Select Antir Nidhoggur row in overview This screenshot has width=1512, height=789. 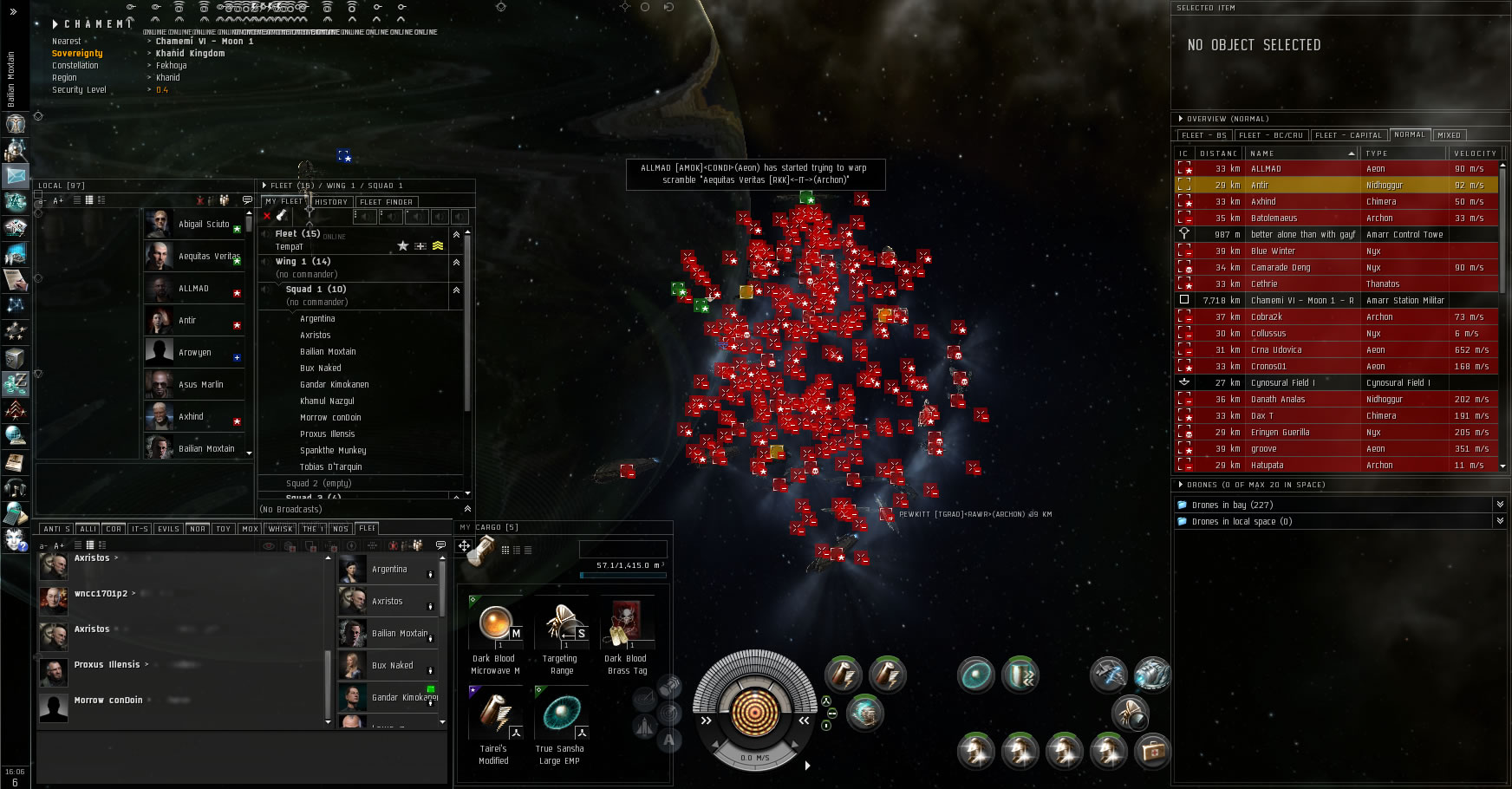pos(1336,186)
